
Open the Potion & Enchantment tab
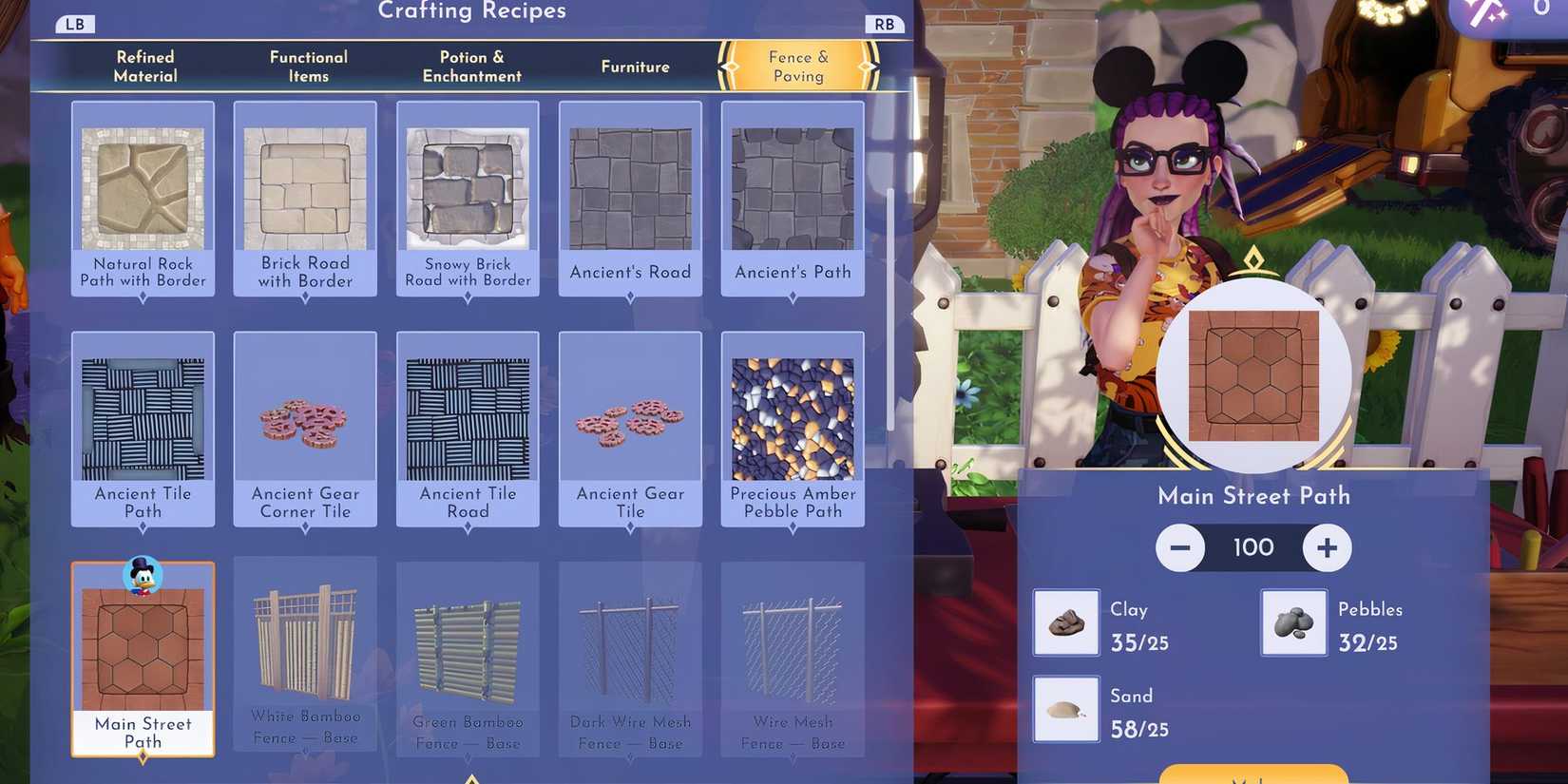click(x=470, y=67)
